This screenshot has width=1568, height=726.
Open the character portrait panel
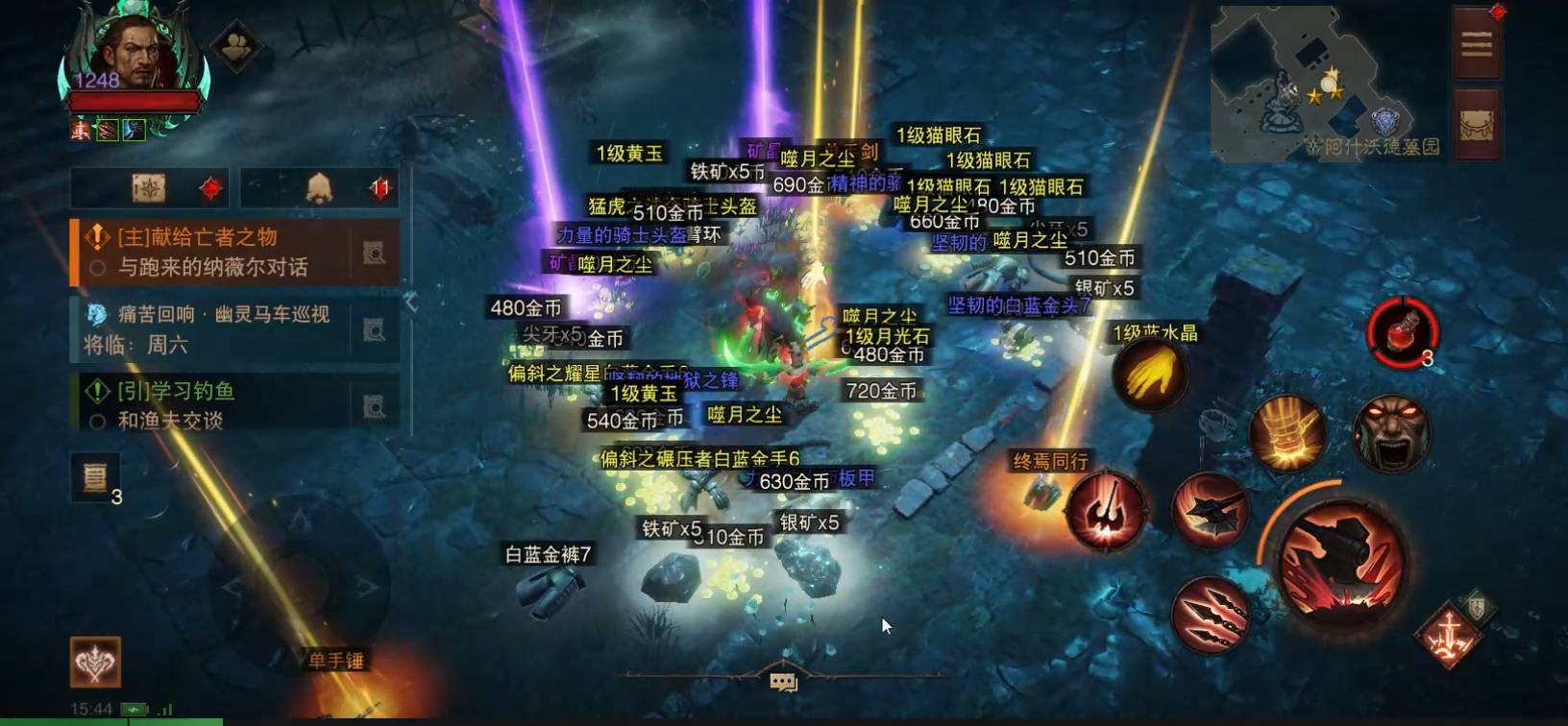tap(135, 58)
